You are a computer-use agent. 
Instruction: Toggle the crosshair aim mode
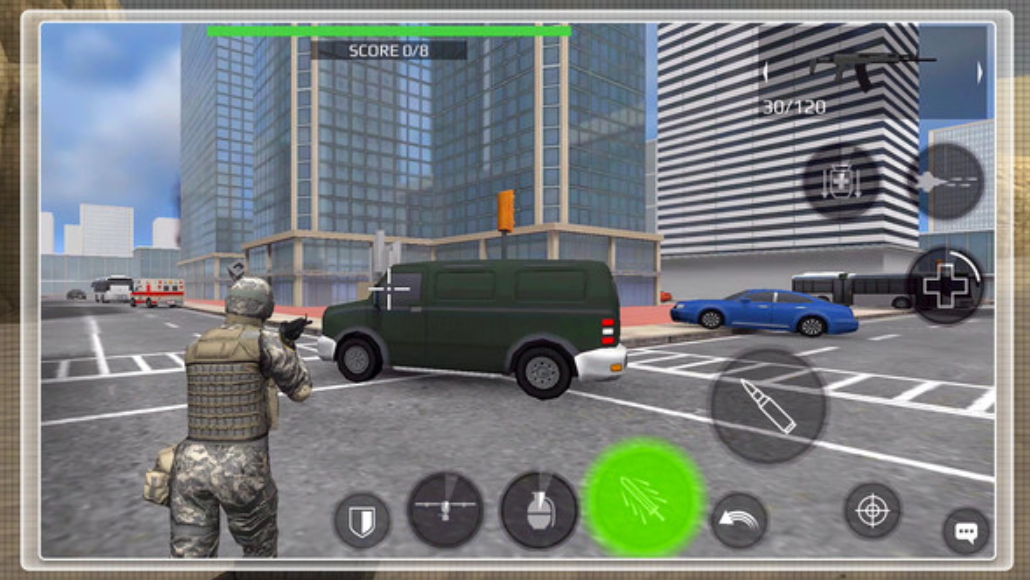[872, 511]
